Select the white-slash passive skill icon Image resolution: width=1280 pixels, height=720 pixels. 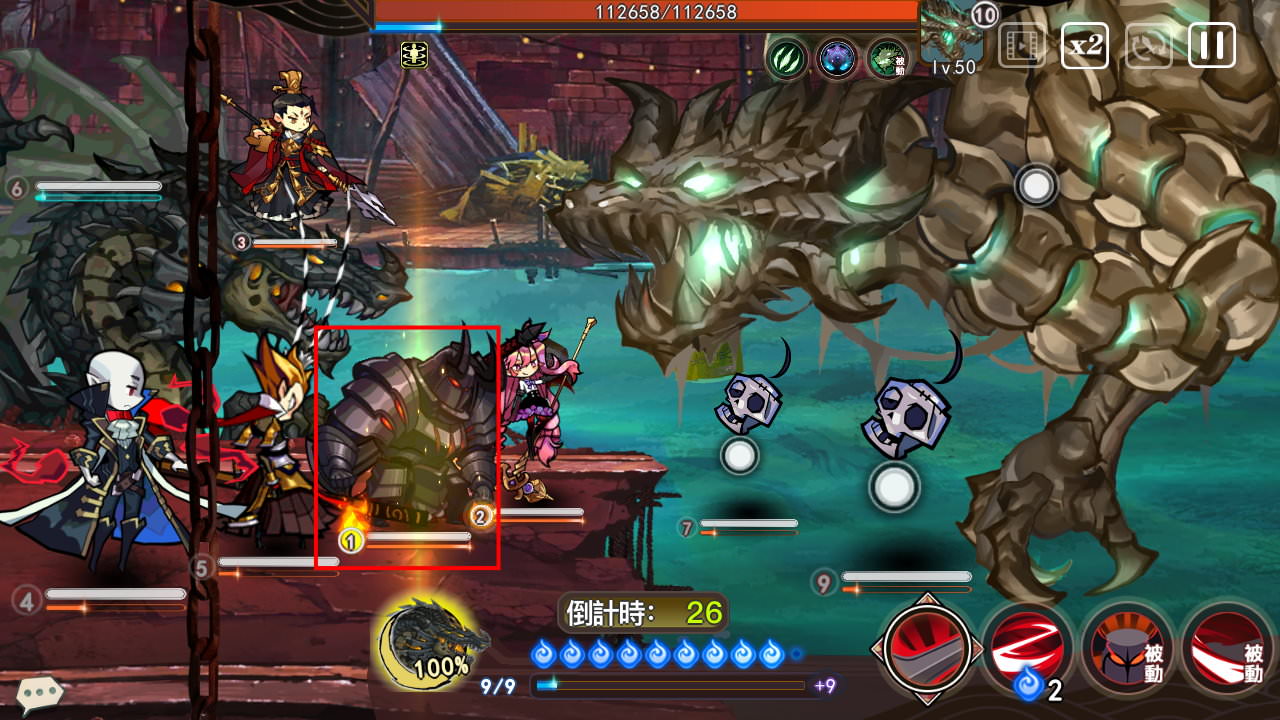click(x=1228, y=649)
